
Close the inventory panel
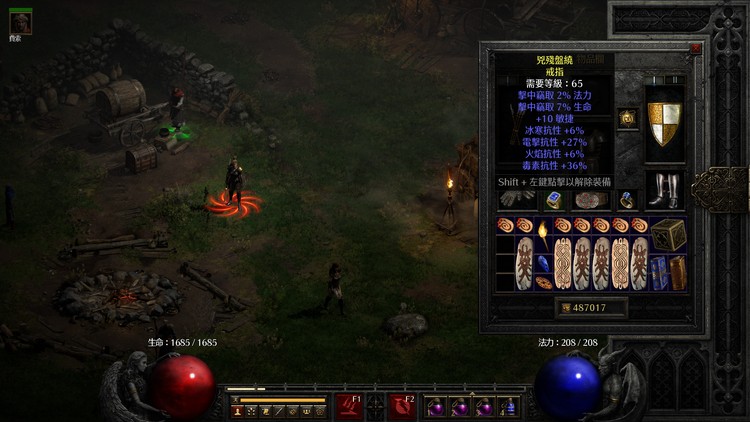695,48
